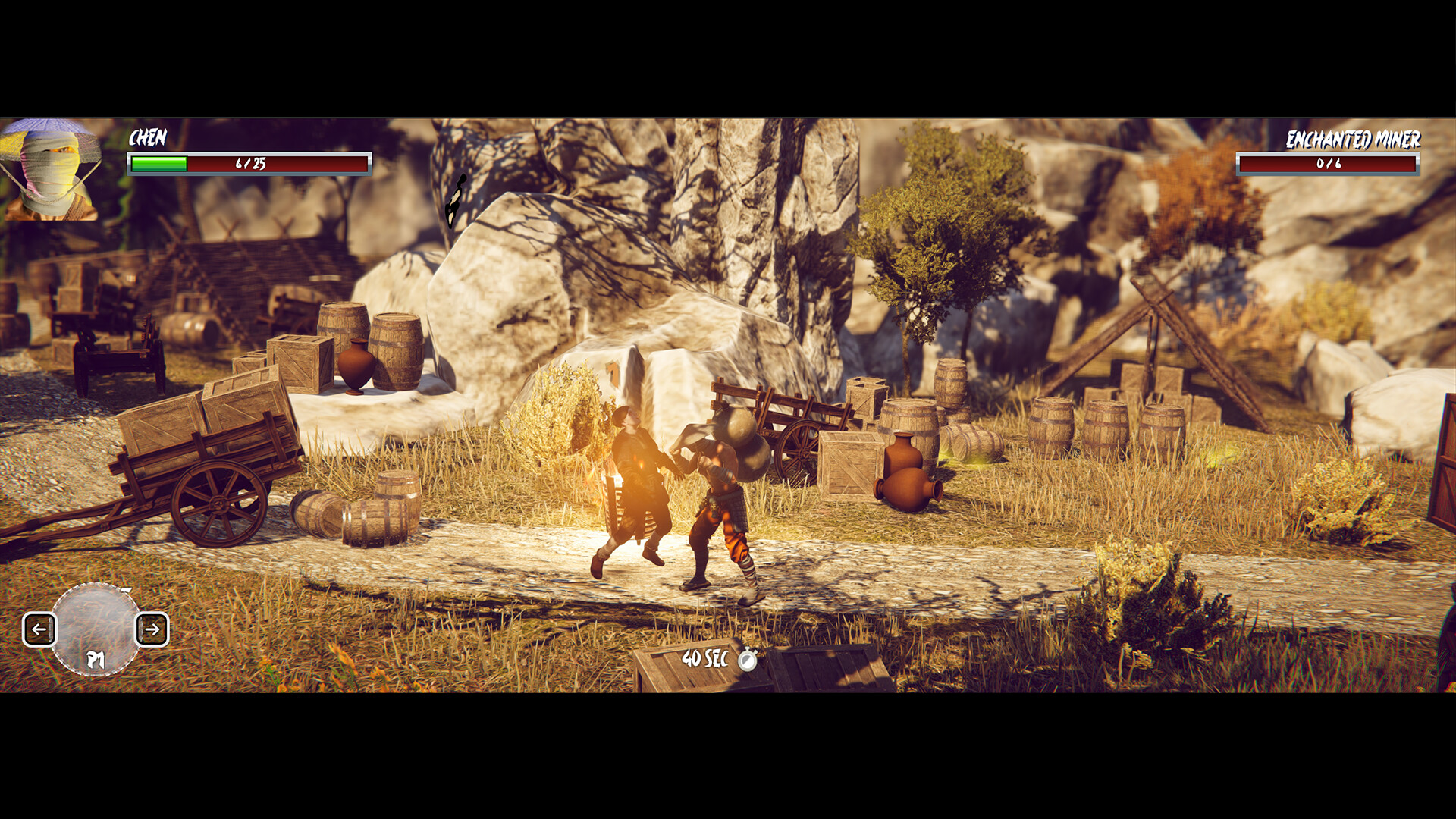Select the CHEN name label
This screenshot has height=819, width=1456.
tap(149, 140)
